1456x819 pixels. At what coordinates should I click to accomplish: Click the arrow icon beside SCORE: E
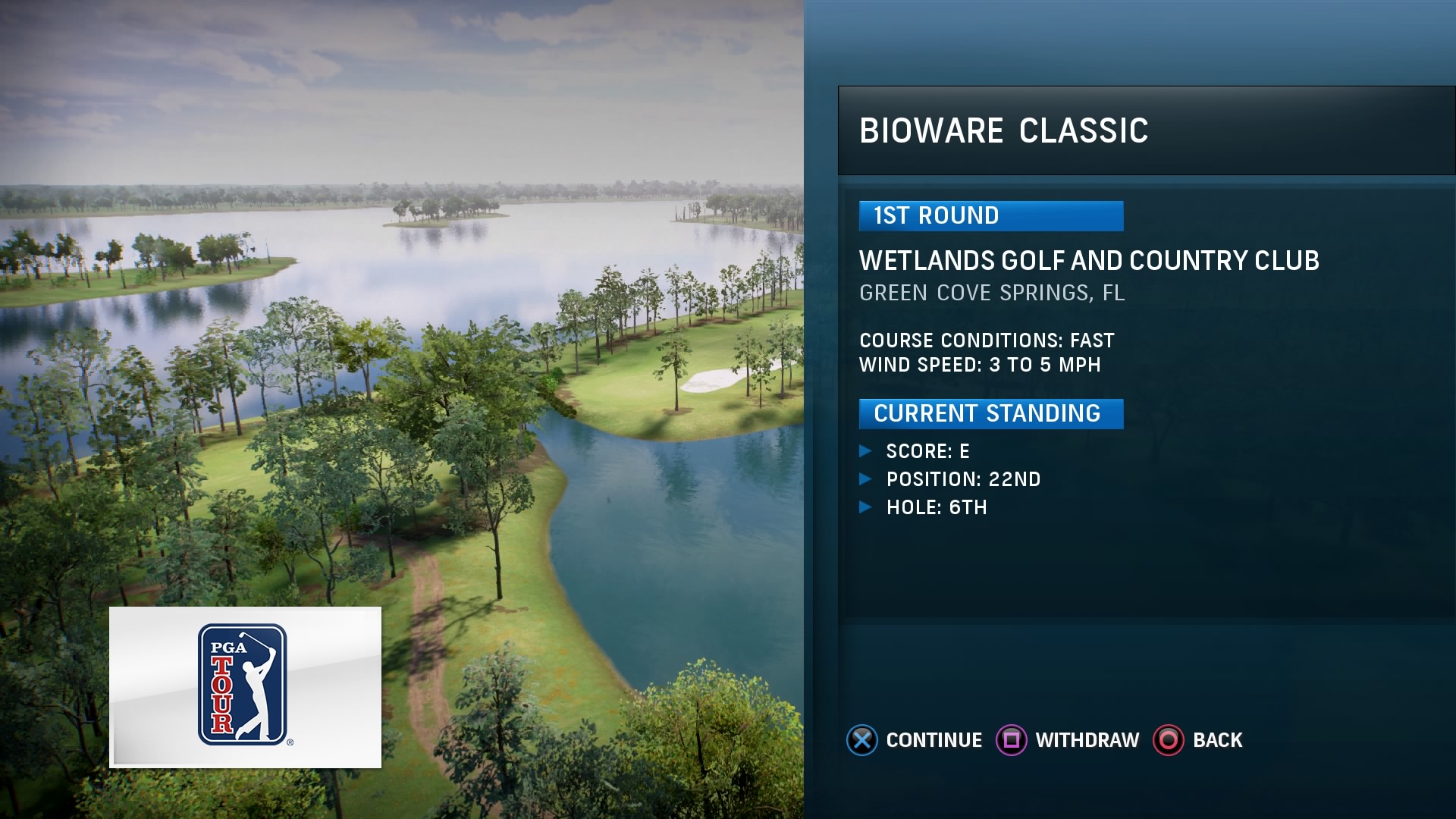click(867, 450)
